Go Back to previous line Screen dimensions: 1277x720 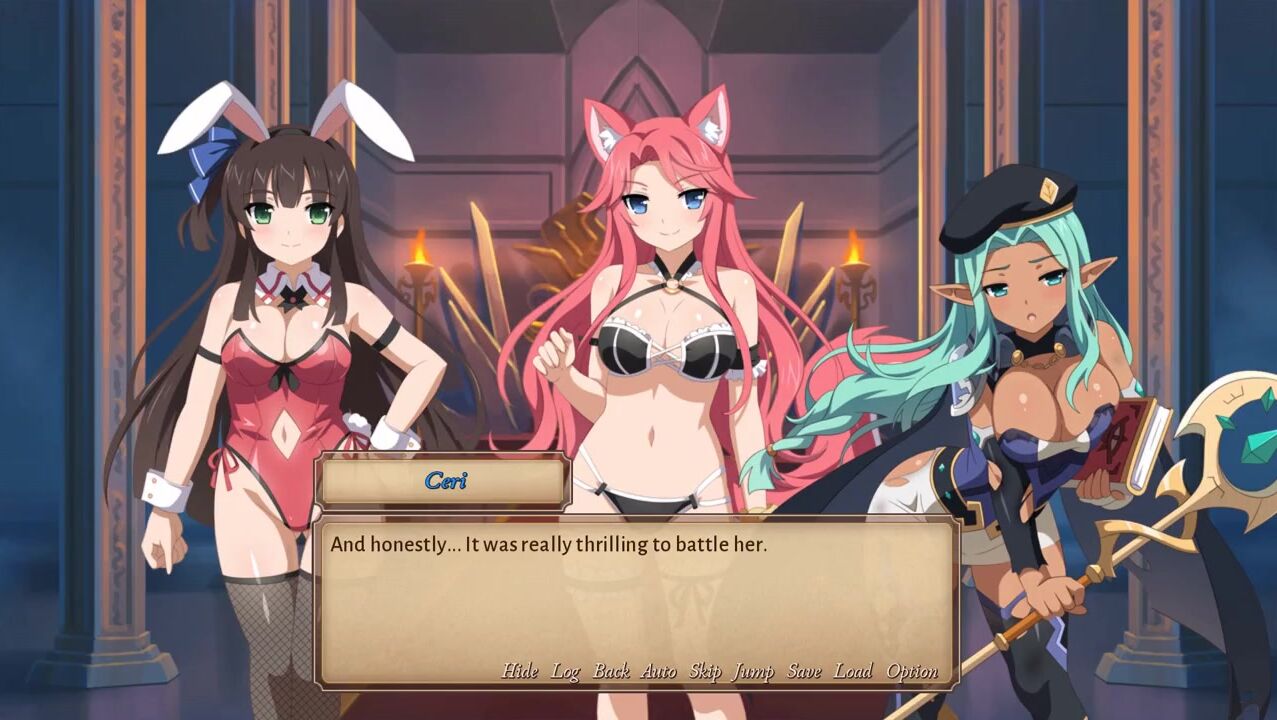pyautogui.click(x=611, y=671)
